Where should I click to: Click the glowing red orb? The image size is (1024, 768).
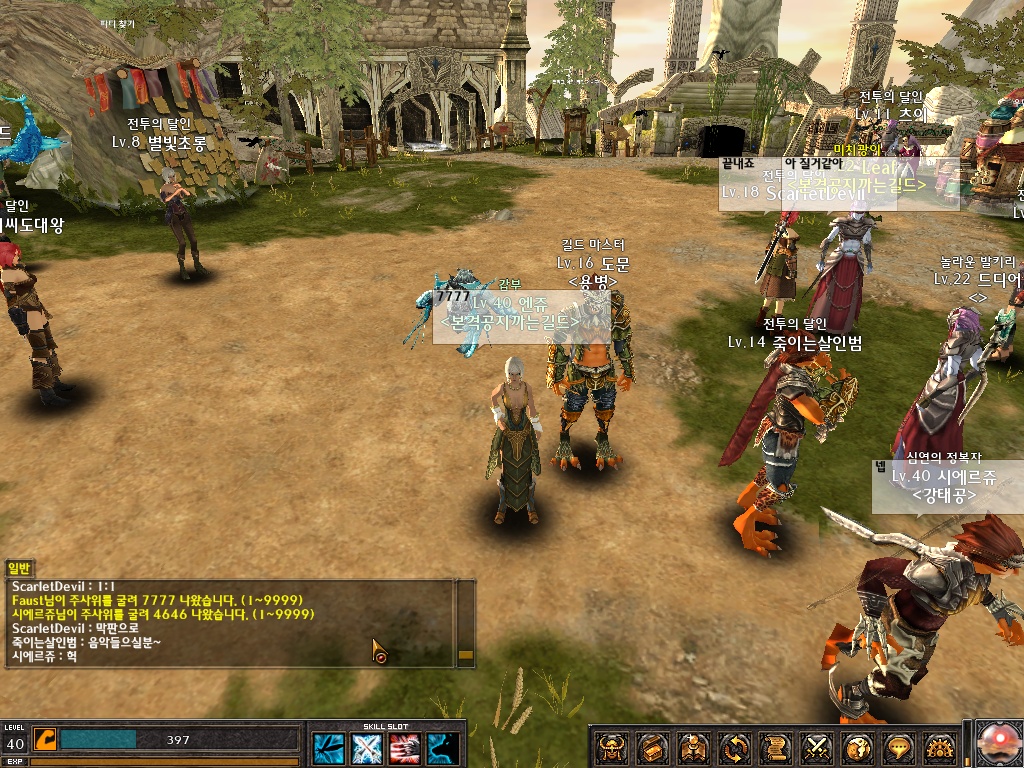pos(997,743)
